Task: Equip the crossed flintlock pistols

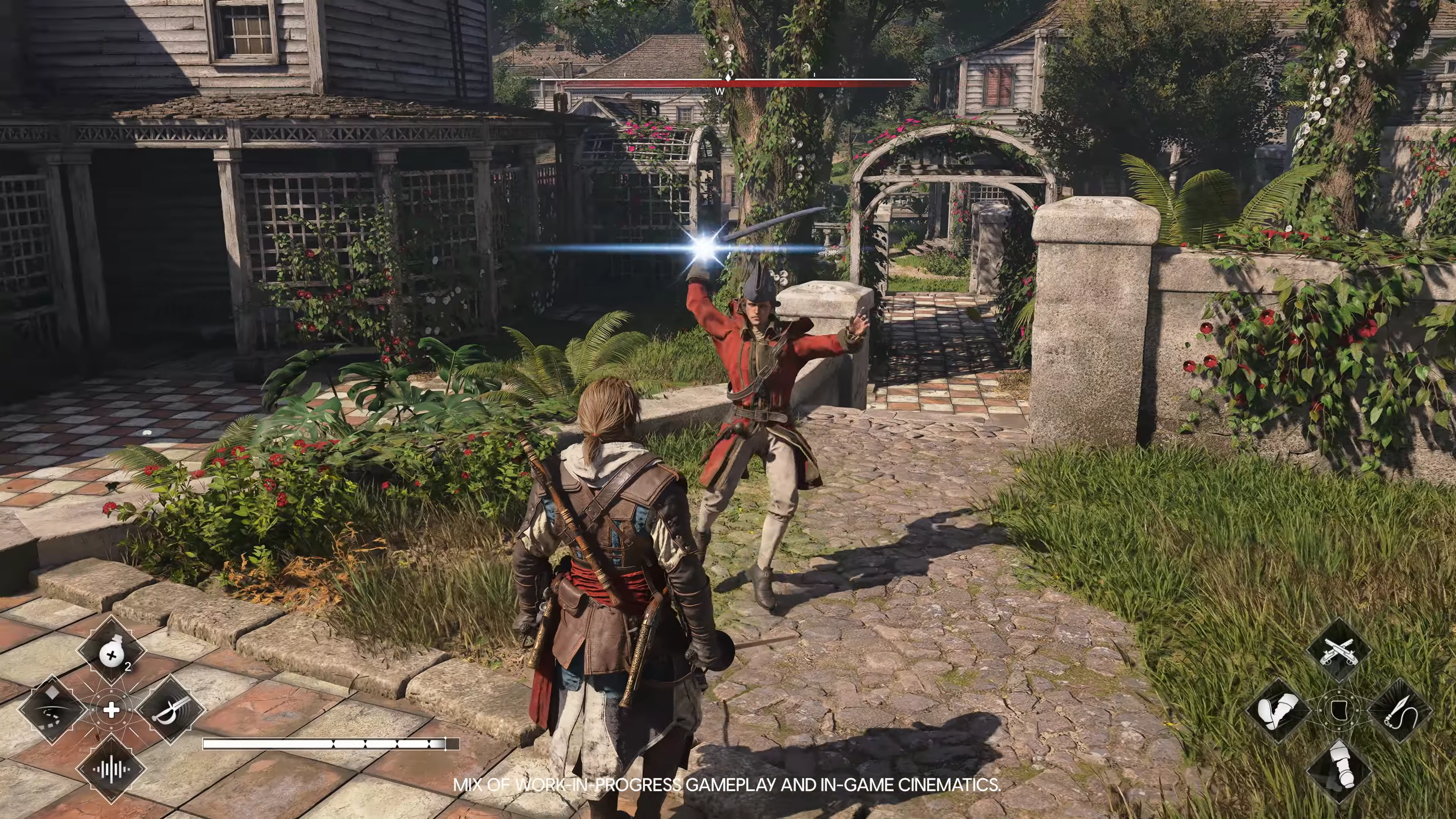Action: pos(1340,651)
